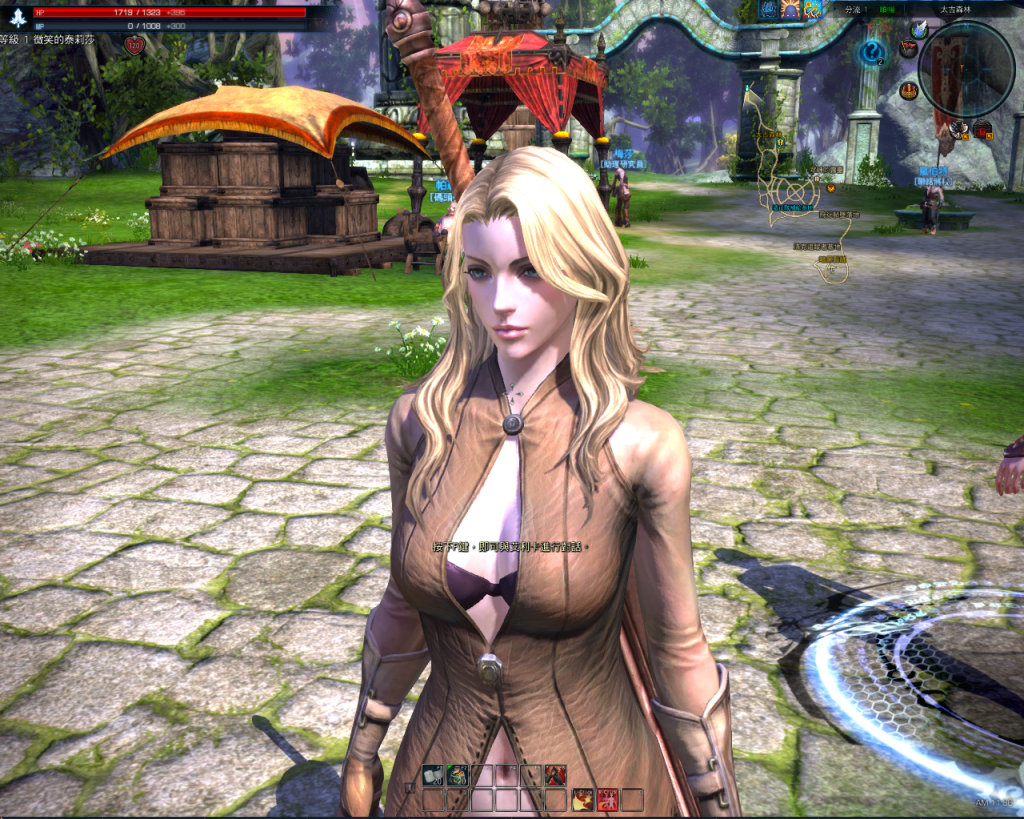
Task: Click the red heart stamina icon
Action: [135, 45]
